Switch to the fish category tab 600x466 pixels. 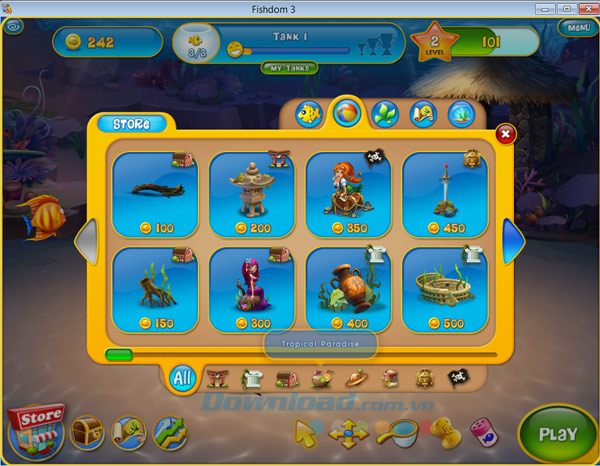310,114
